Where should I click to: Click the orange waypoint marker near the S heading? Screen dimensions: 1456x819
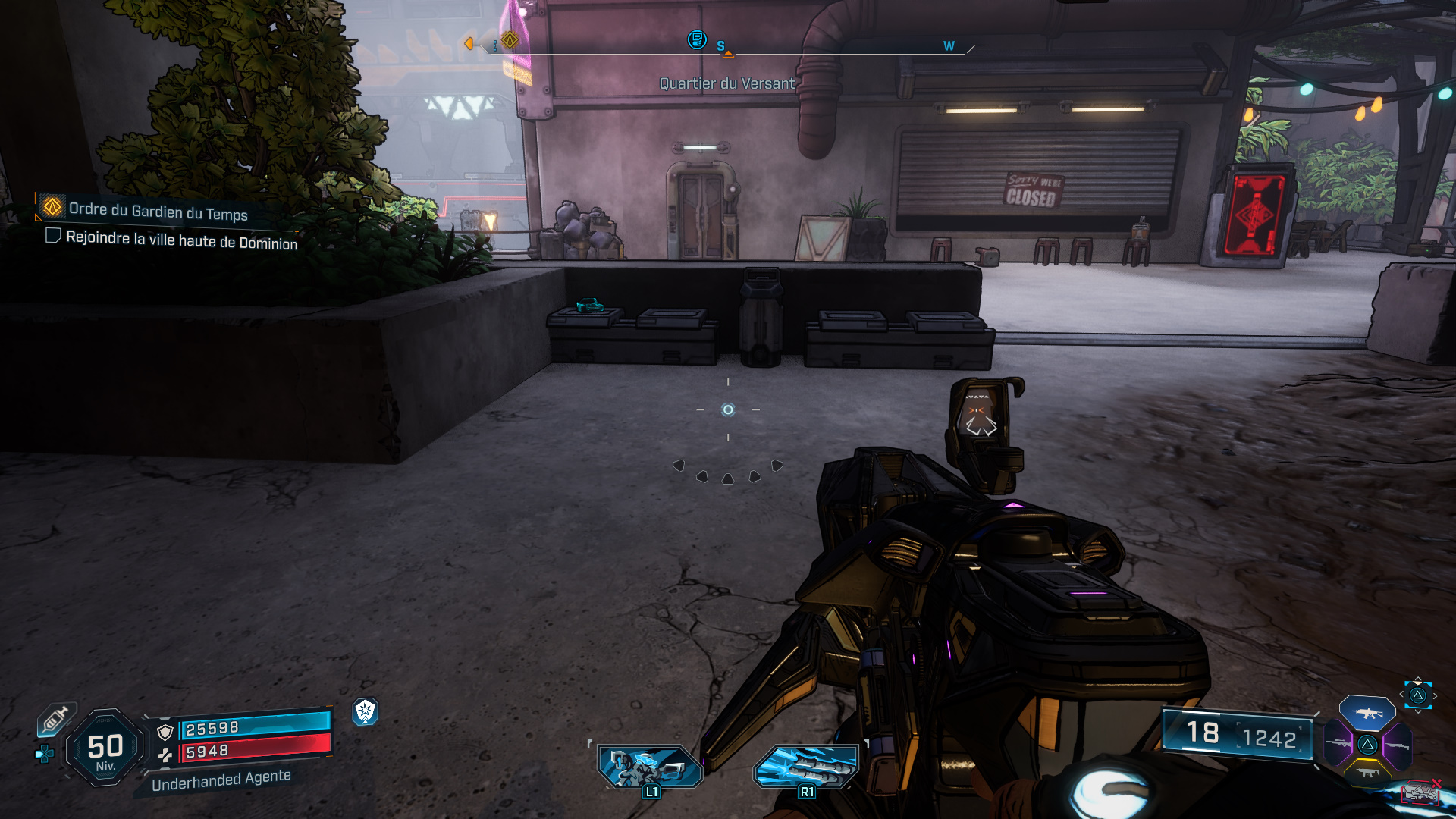coord(729,54)
